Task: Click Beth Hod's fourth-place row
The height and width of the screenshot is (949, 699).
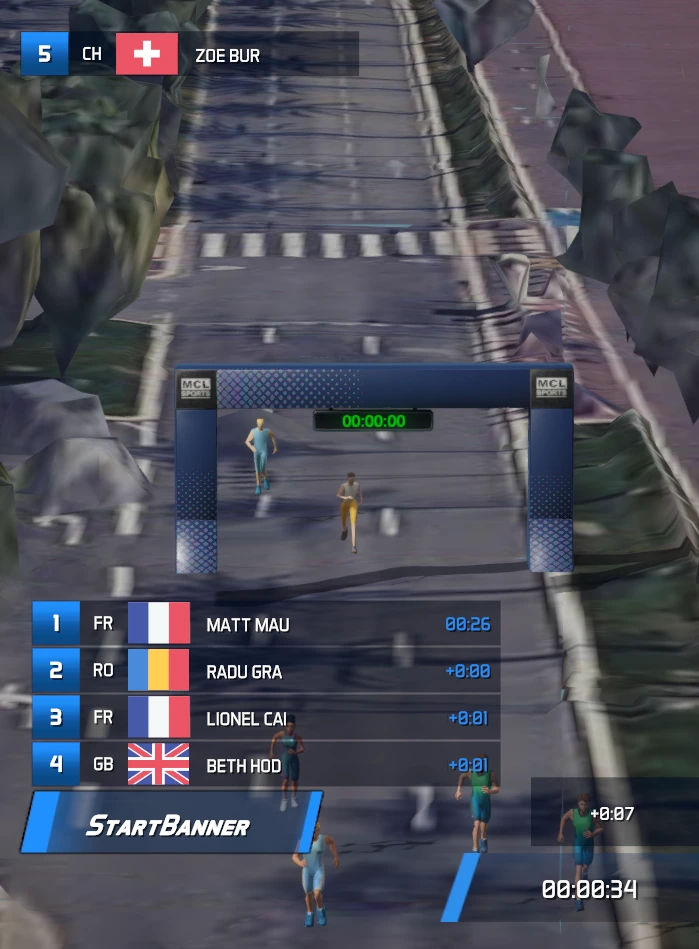Action: (x=265, y=765)
